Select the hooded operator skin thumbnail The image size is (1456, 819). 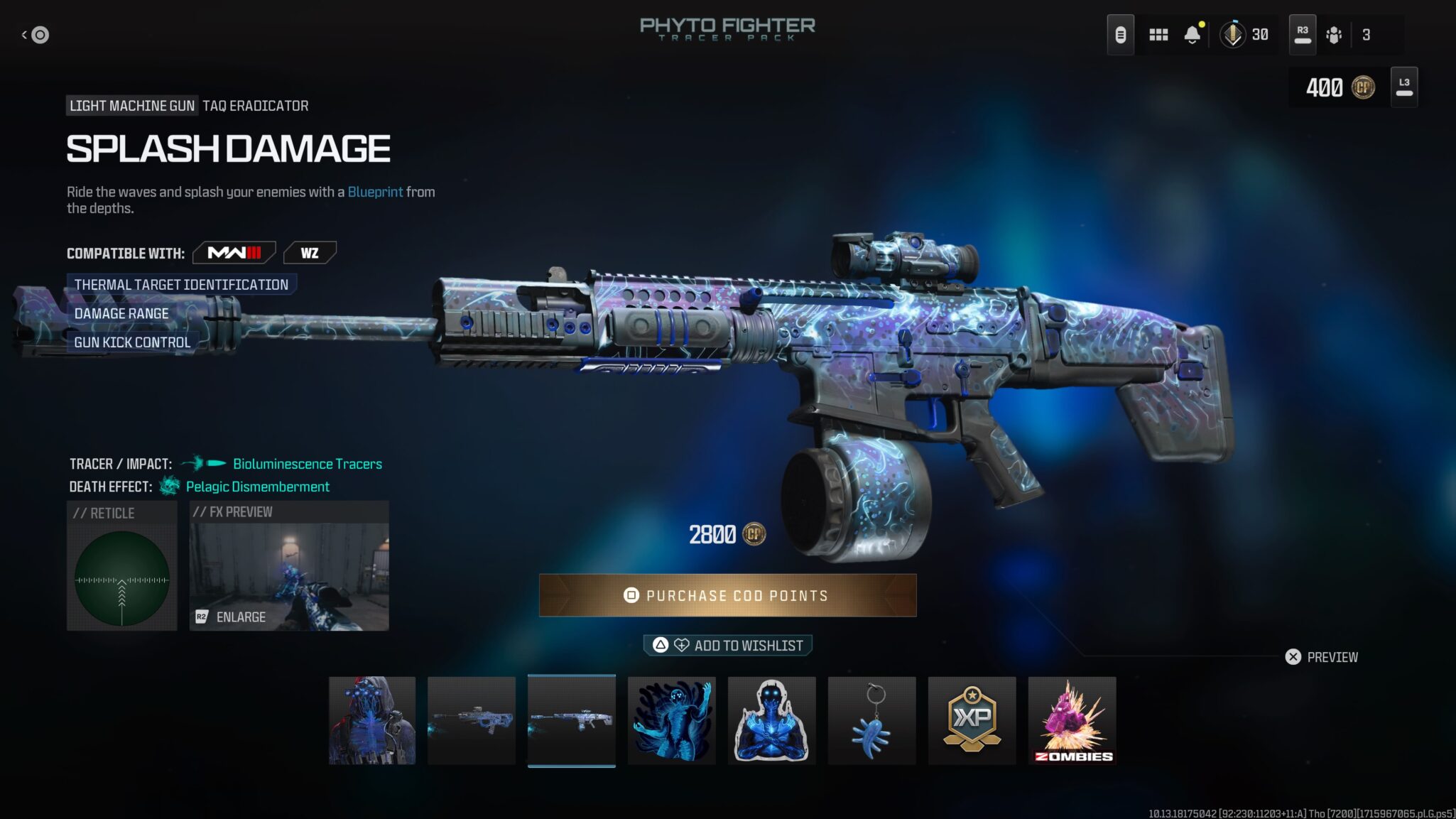pos(372,720)
